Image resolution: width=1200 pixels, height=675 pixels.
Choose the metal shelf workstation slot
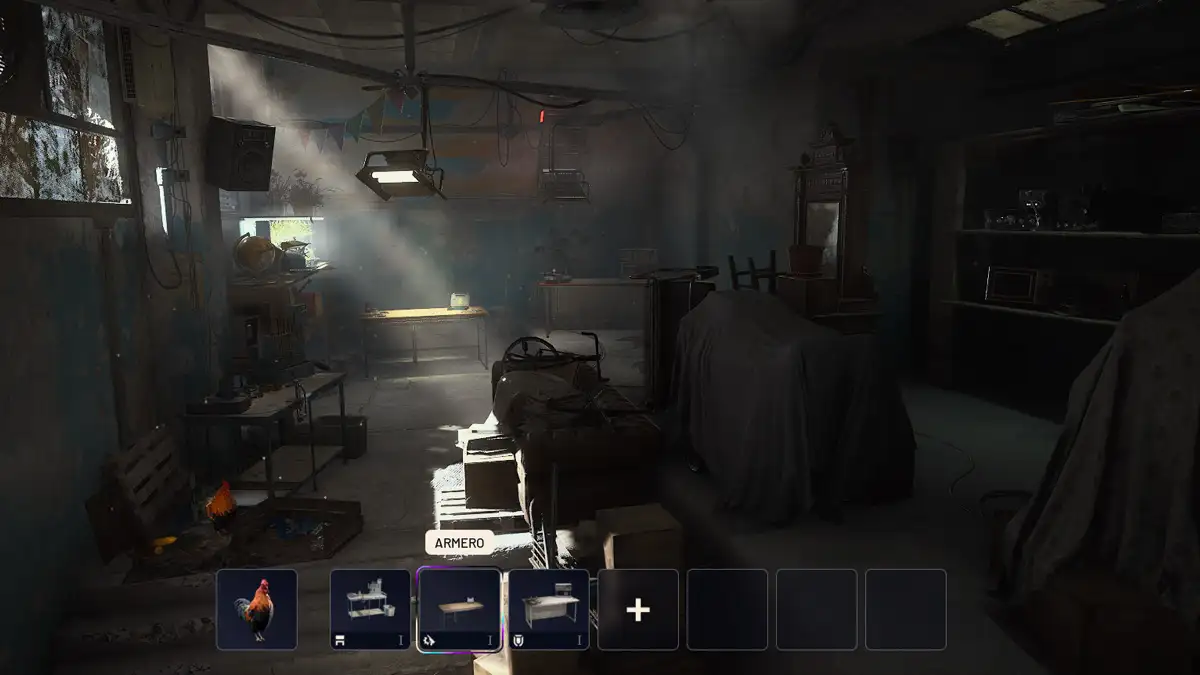click(x=370, y=609)
